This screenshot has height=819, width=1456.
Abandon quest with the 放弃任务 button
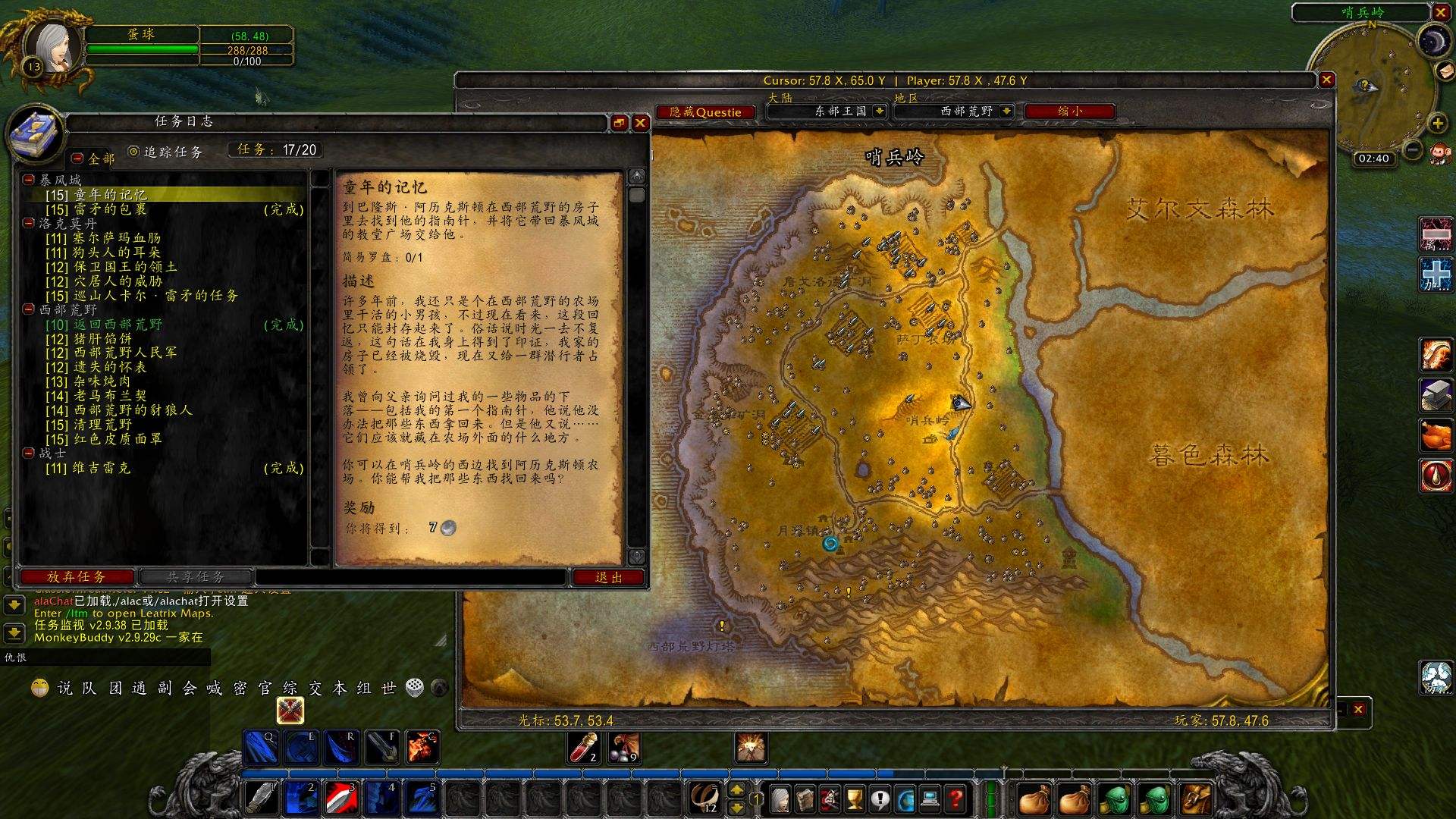(x=76, y=577)
